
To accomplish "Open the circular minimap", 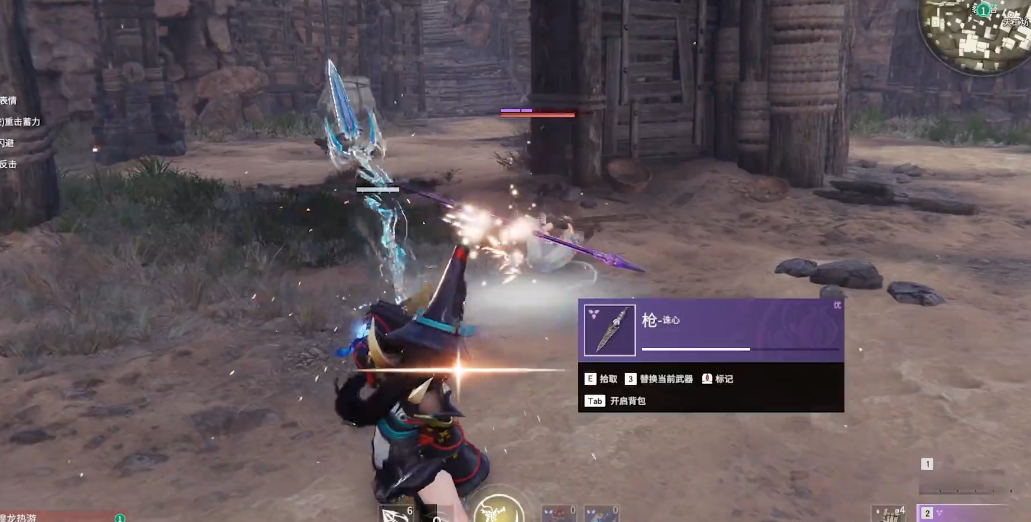I will point(976,34).
